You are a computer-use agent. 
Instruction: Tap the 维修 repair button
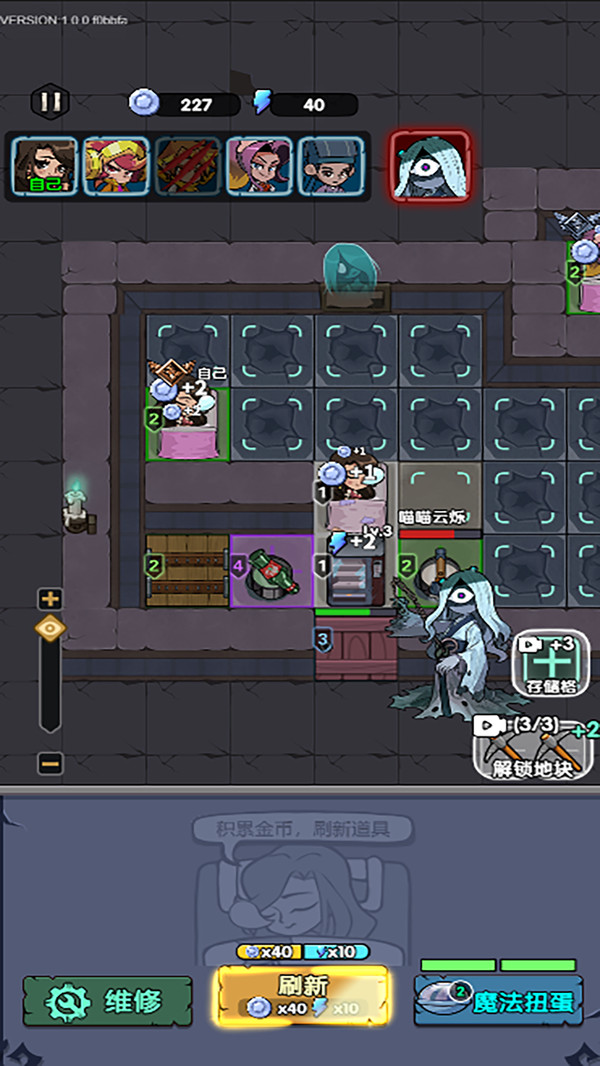coord(108,1000)
